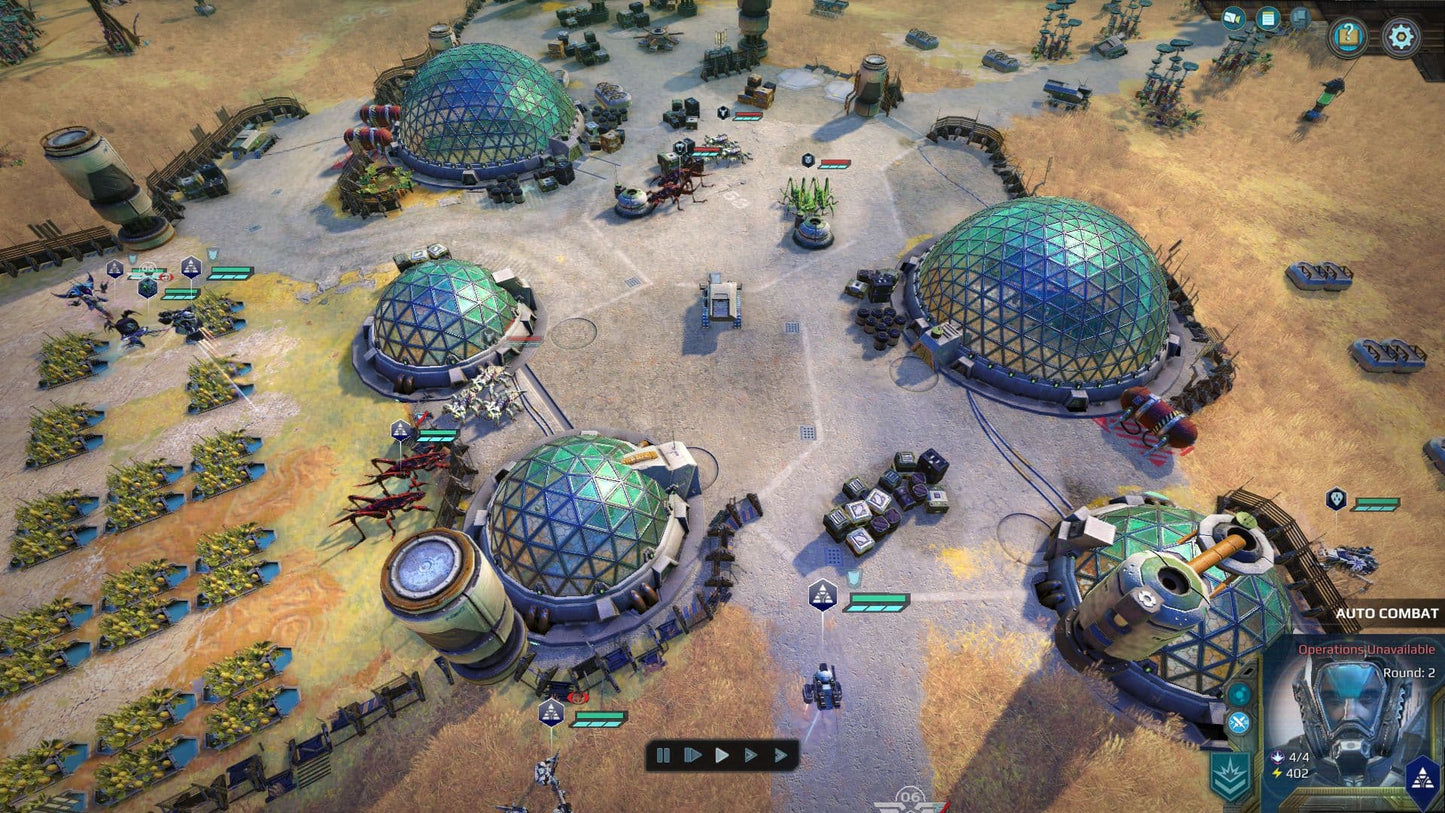
Task: Click the unit counter icon showing 4/4
Action: point(1277,757)
